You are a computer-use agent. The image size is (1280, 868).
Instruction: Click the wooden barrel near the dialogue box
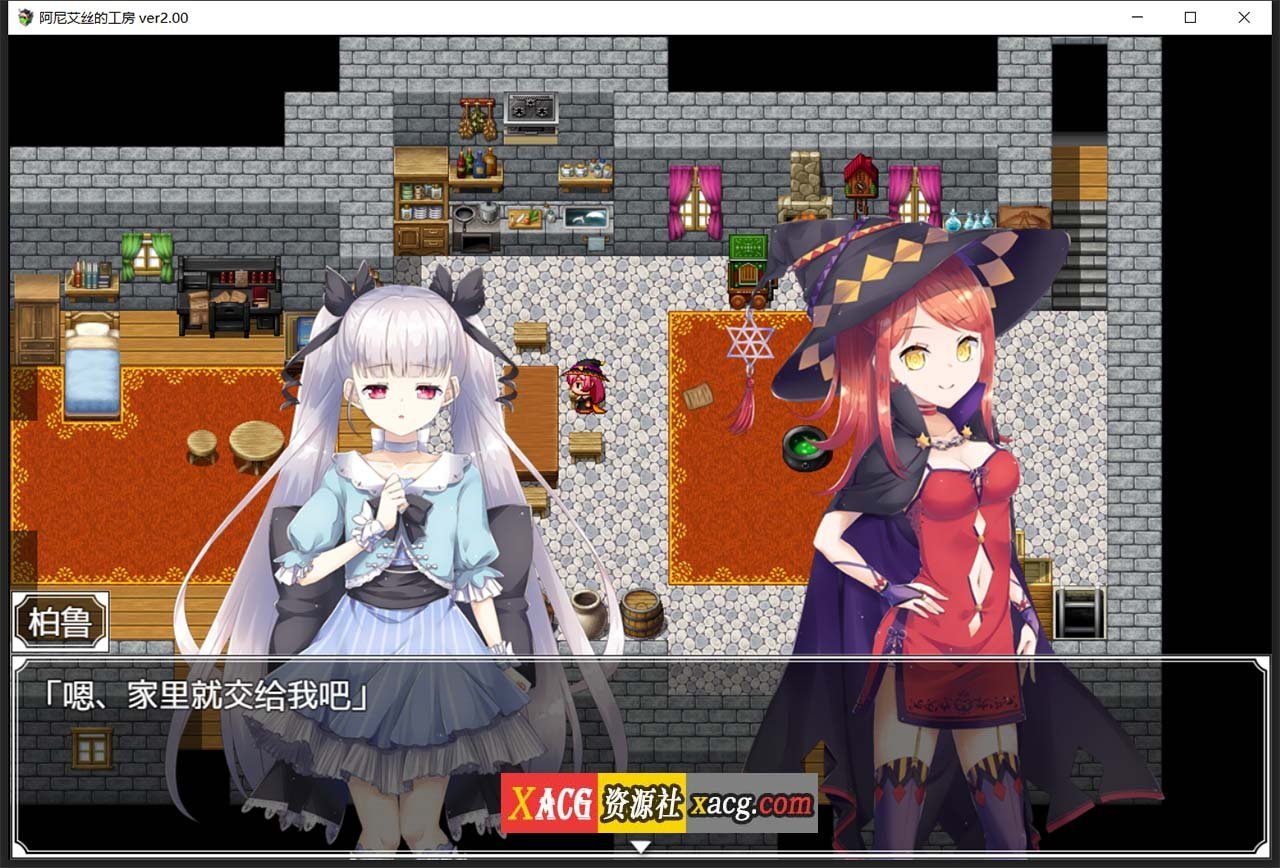pos(641,612)
